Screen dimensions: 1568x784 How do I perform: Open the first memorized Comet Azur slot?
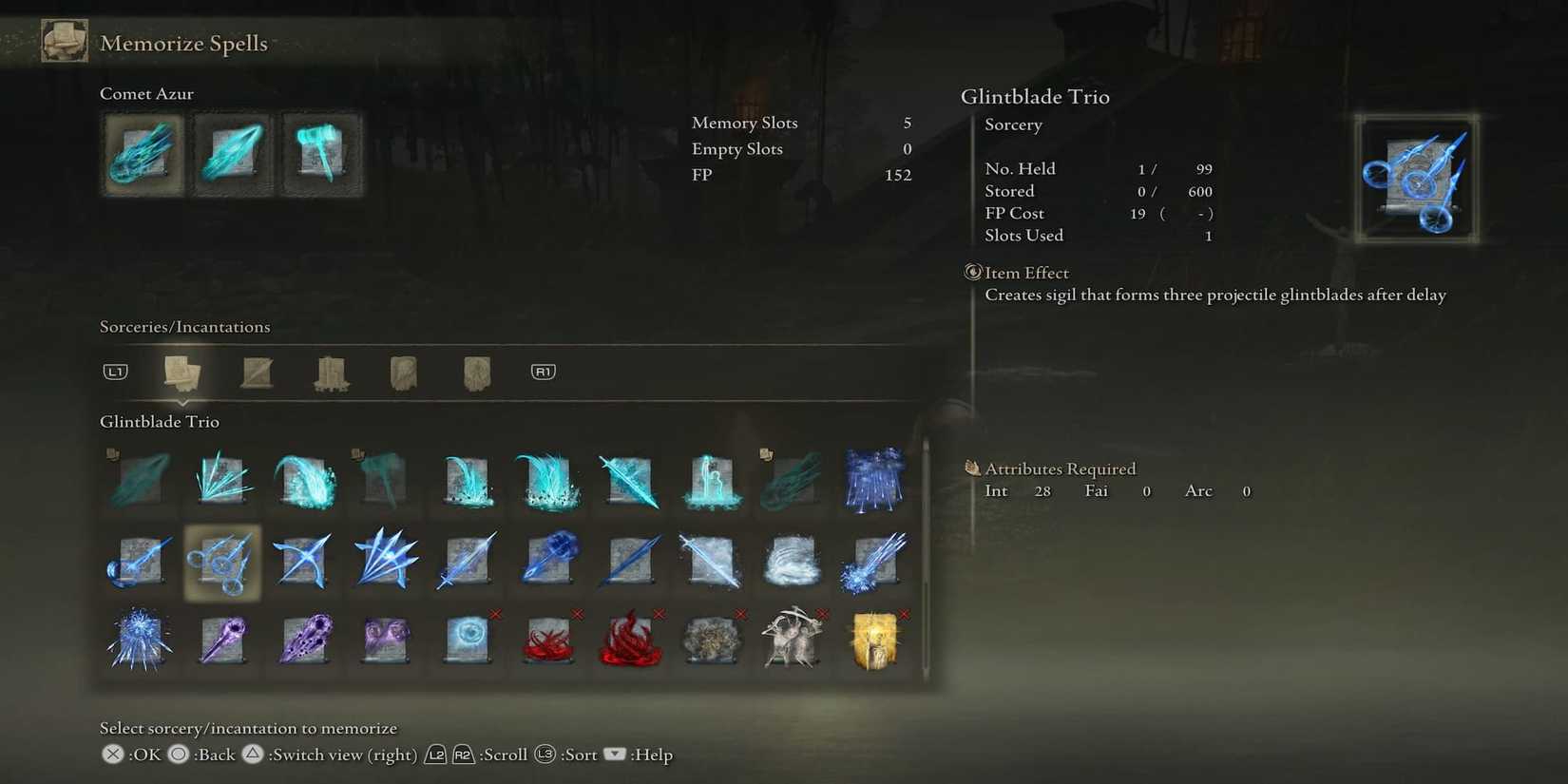tap(142, 154)
